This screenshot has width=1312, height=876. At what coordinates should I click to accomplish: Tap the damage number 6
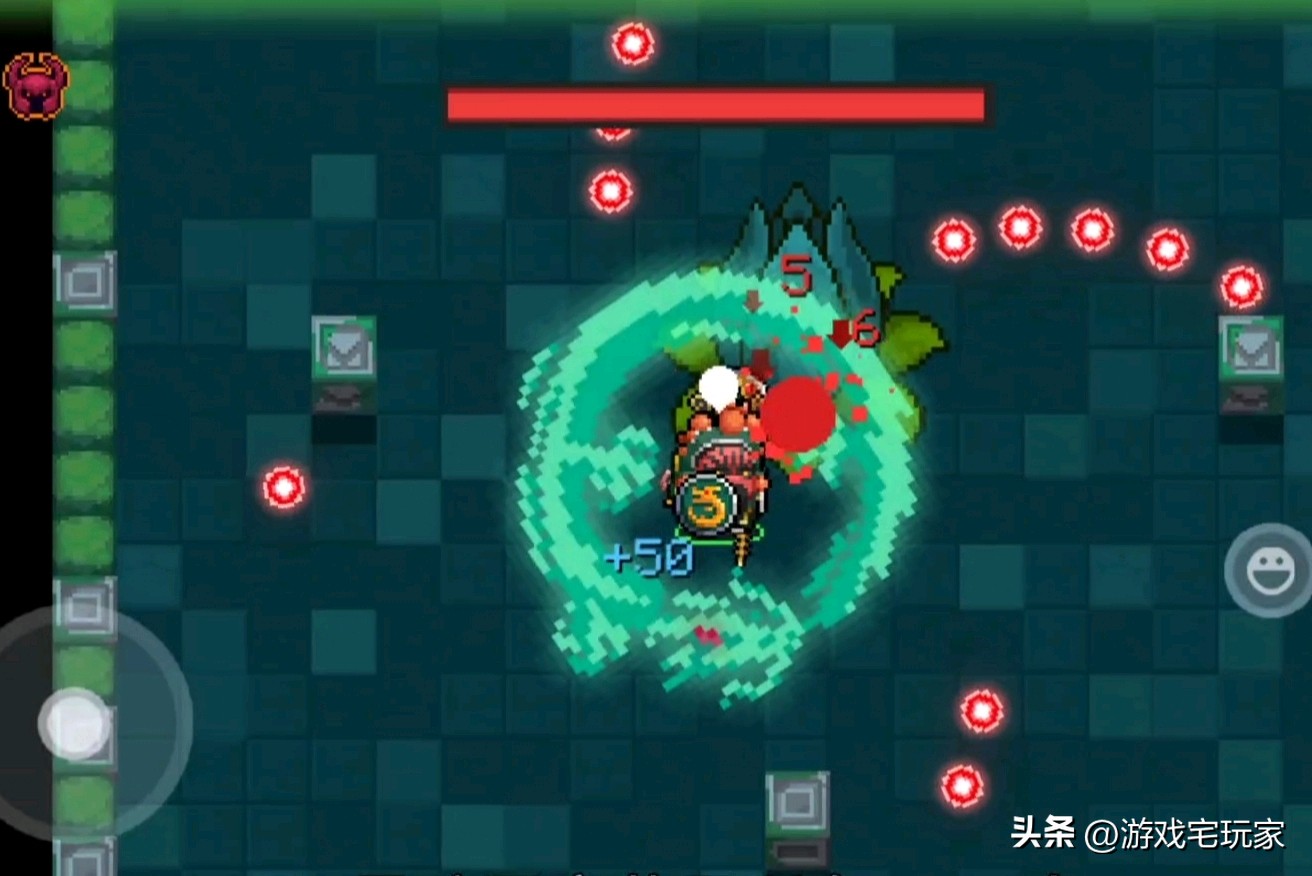(x=866, y=325)
